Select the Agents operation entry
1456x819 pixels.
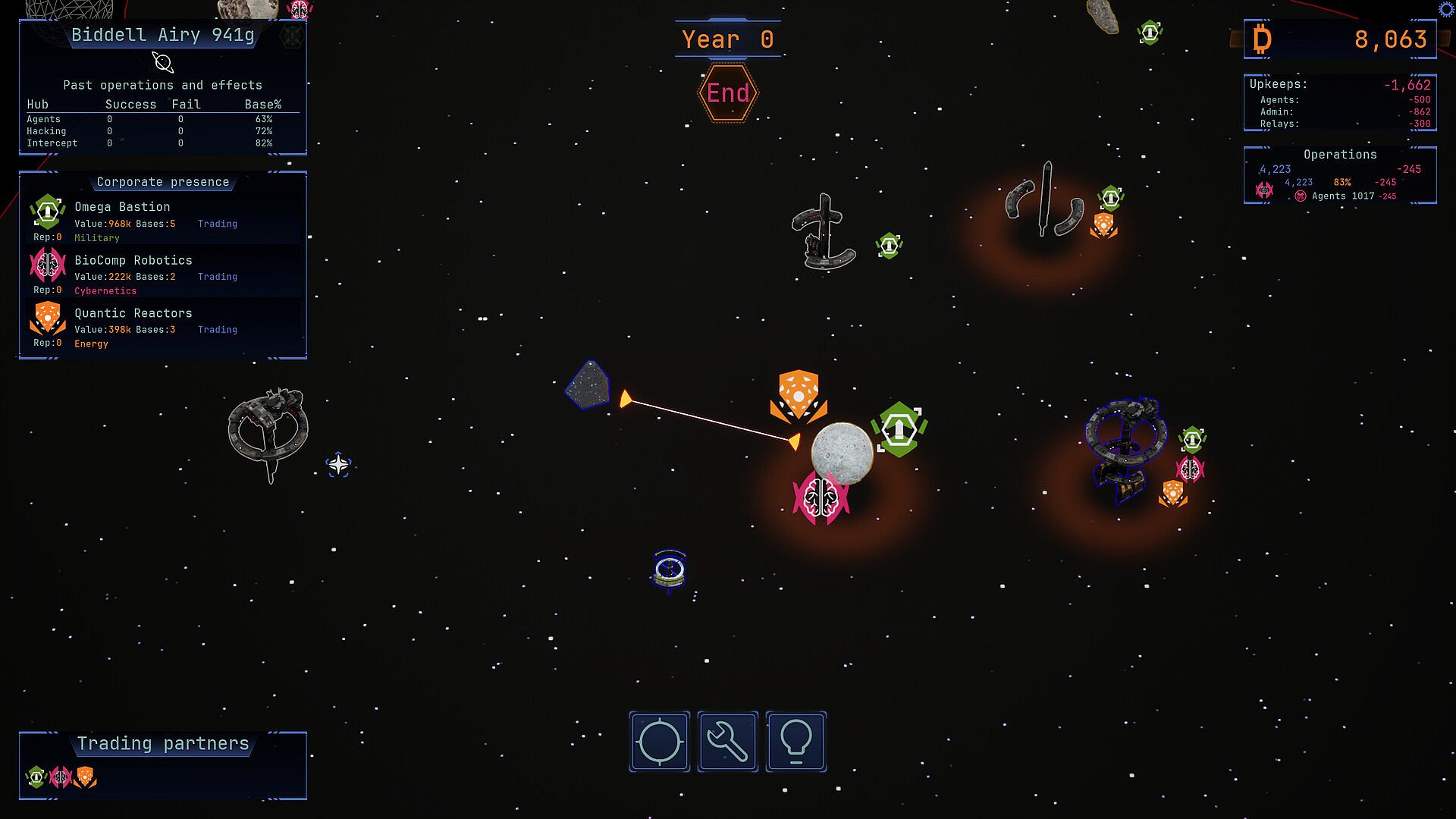click(1342, 196)
